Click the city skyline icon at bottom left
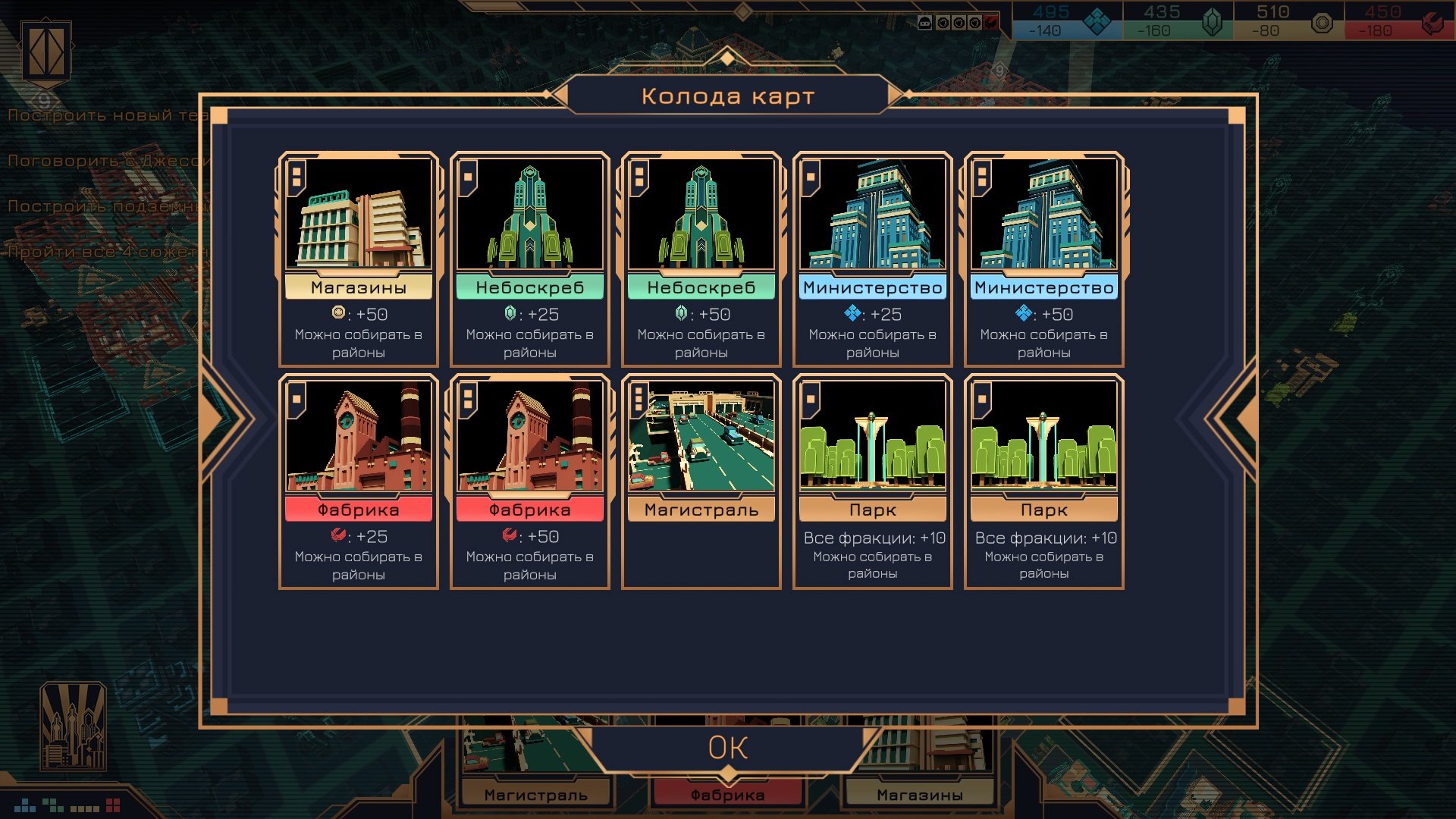This screenshot has width=1456, height=819. (73, 726)
